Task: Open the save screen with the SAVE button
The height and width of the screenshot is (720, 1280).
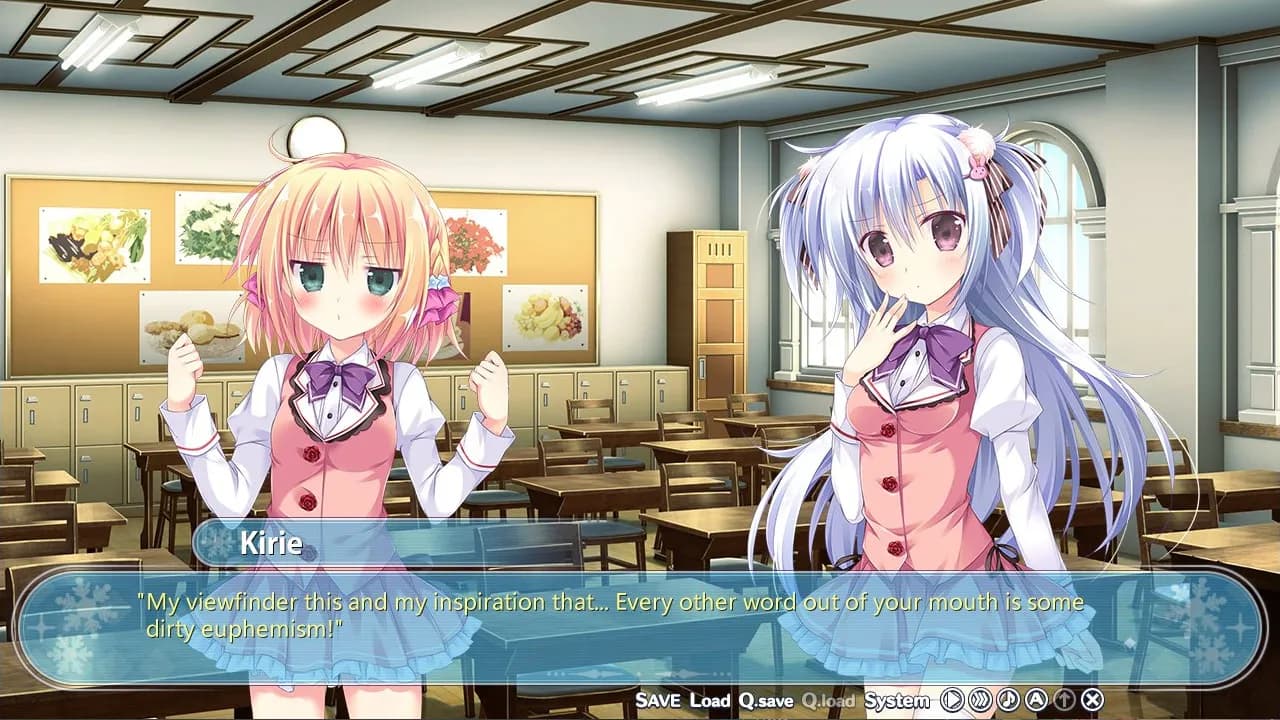Action: 659,701
